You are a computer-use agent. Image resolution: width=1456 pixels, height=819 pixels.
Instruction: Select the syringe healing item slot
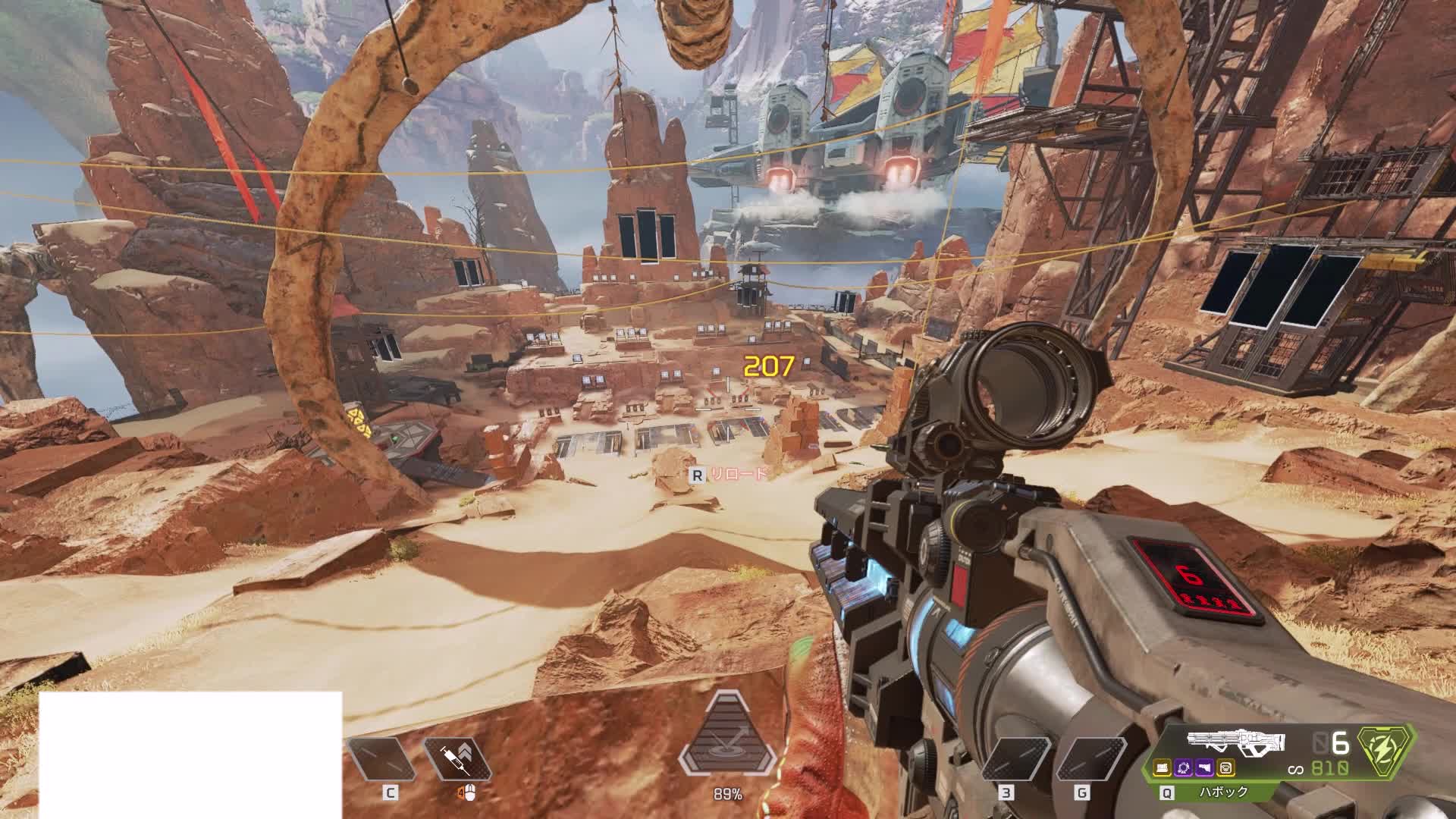(x=457, y=759)
